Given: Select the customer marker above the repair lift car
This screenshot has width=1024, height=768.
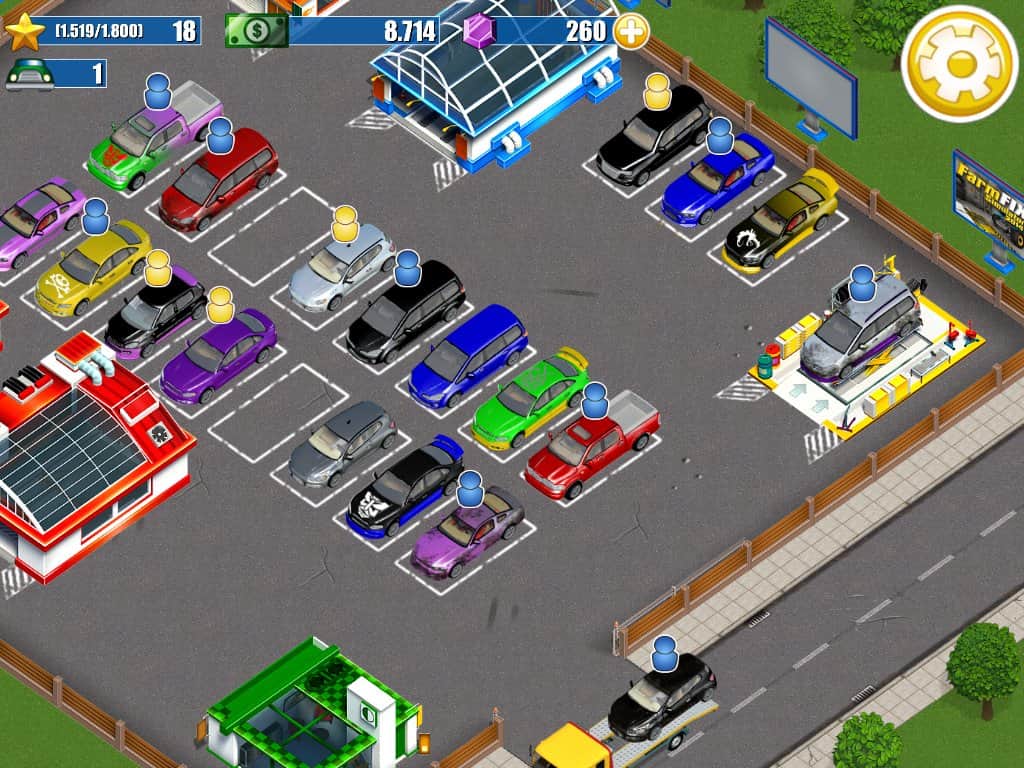Looking at the screenshot, I should [x=862, y=284].
